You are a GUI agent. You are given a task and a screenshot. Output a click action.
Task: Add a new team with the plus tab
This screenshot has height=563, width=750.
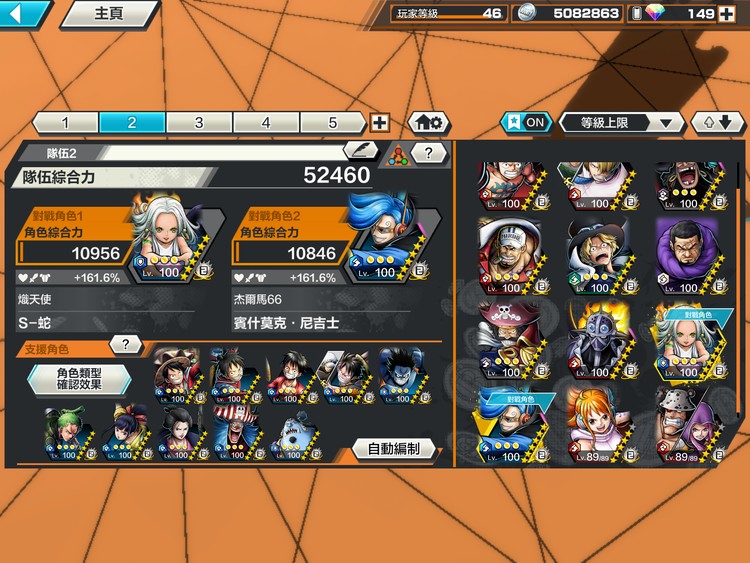[x=380, y=123]
